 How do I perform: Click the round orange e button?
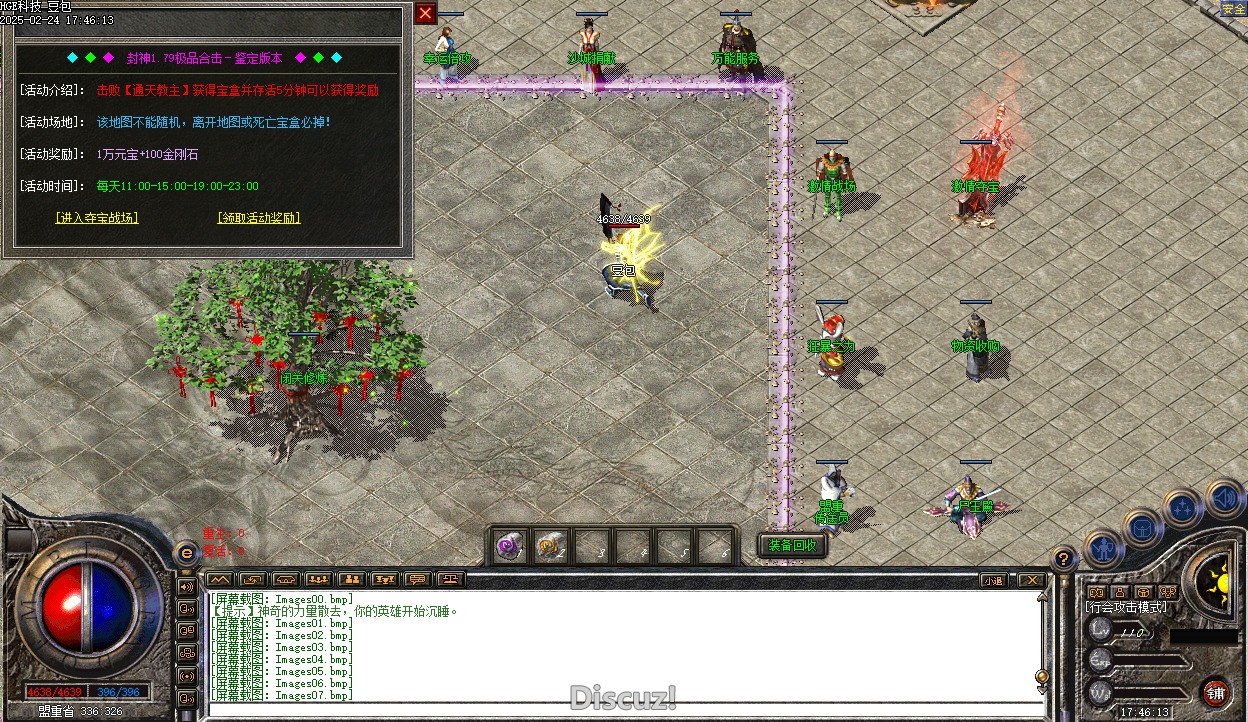(186, 553)
